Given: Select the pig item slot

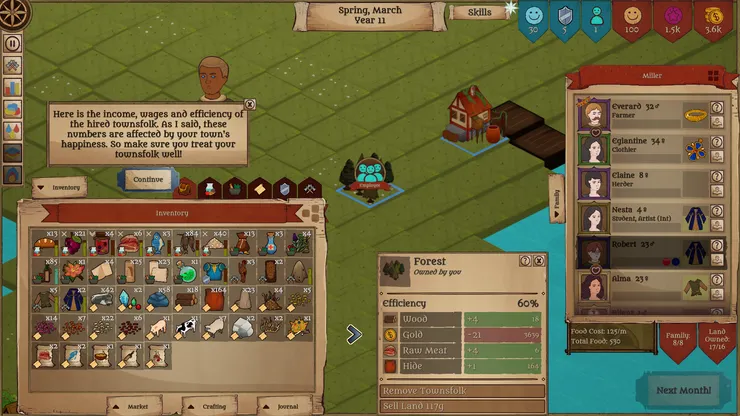Looking at the screenshot, I should [x=158, y=327].
